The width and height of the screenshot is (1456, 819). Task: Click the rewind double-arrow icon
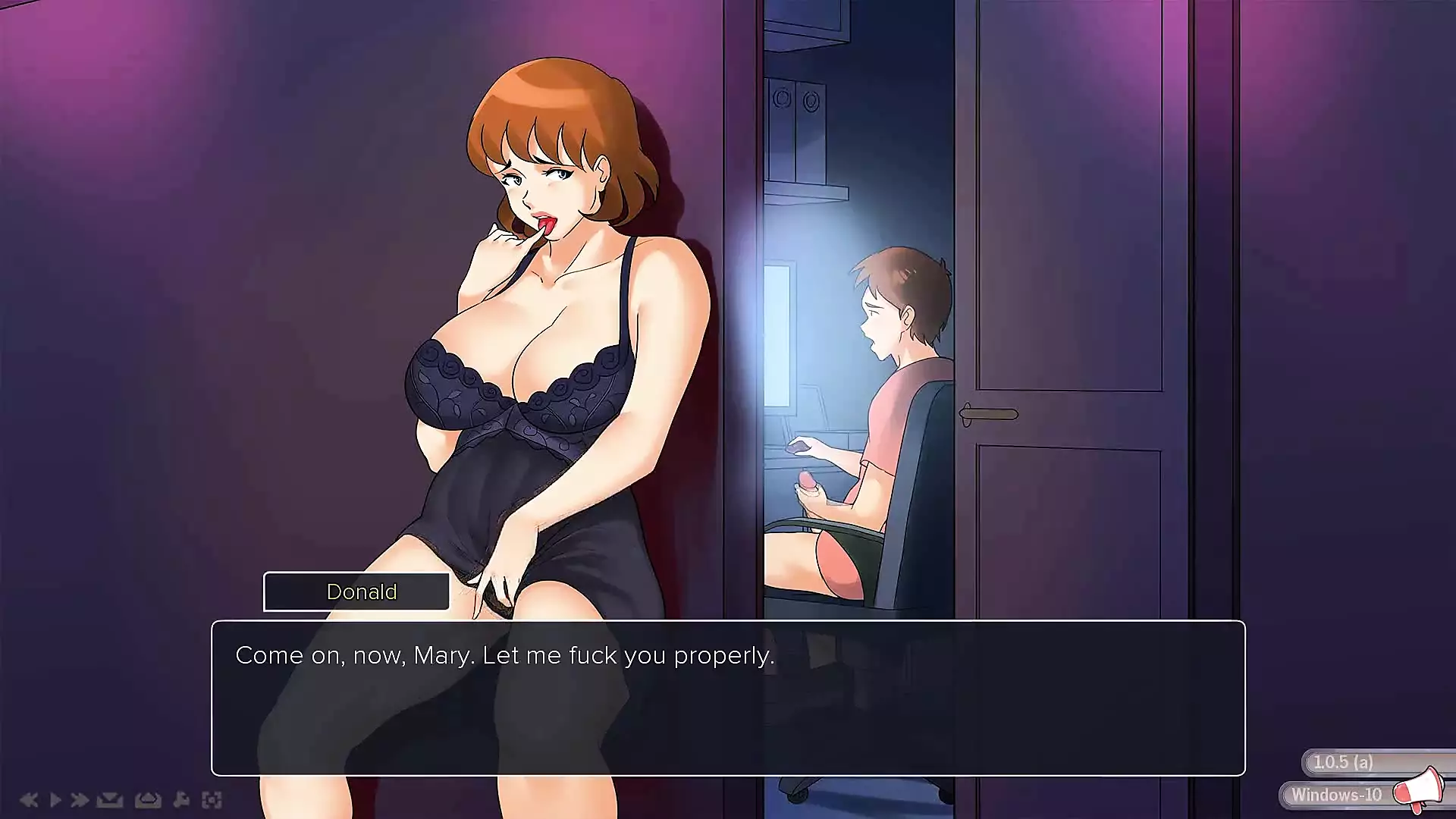29,799
